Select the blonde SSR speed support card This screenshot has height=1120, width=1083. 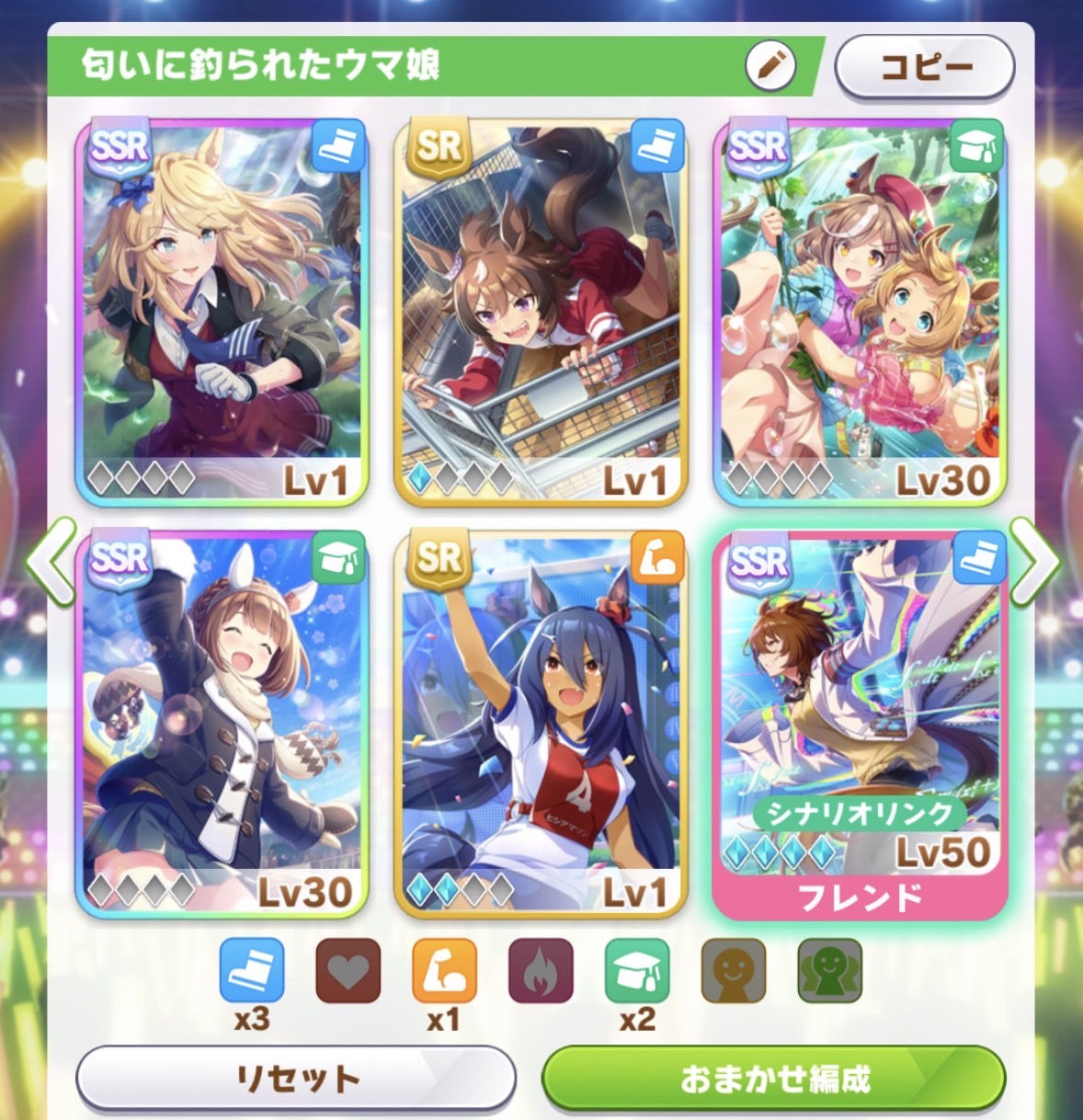tap(222, 311)
